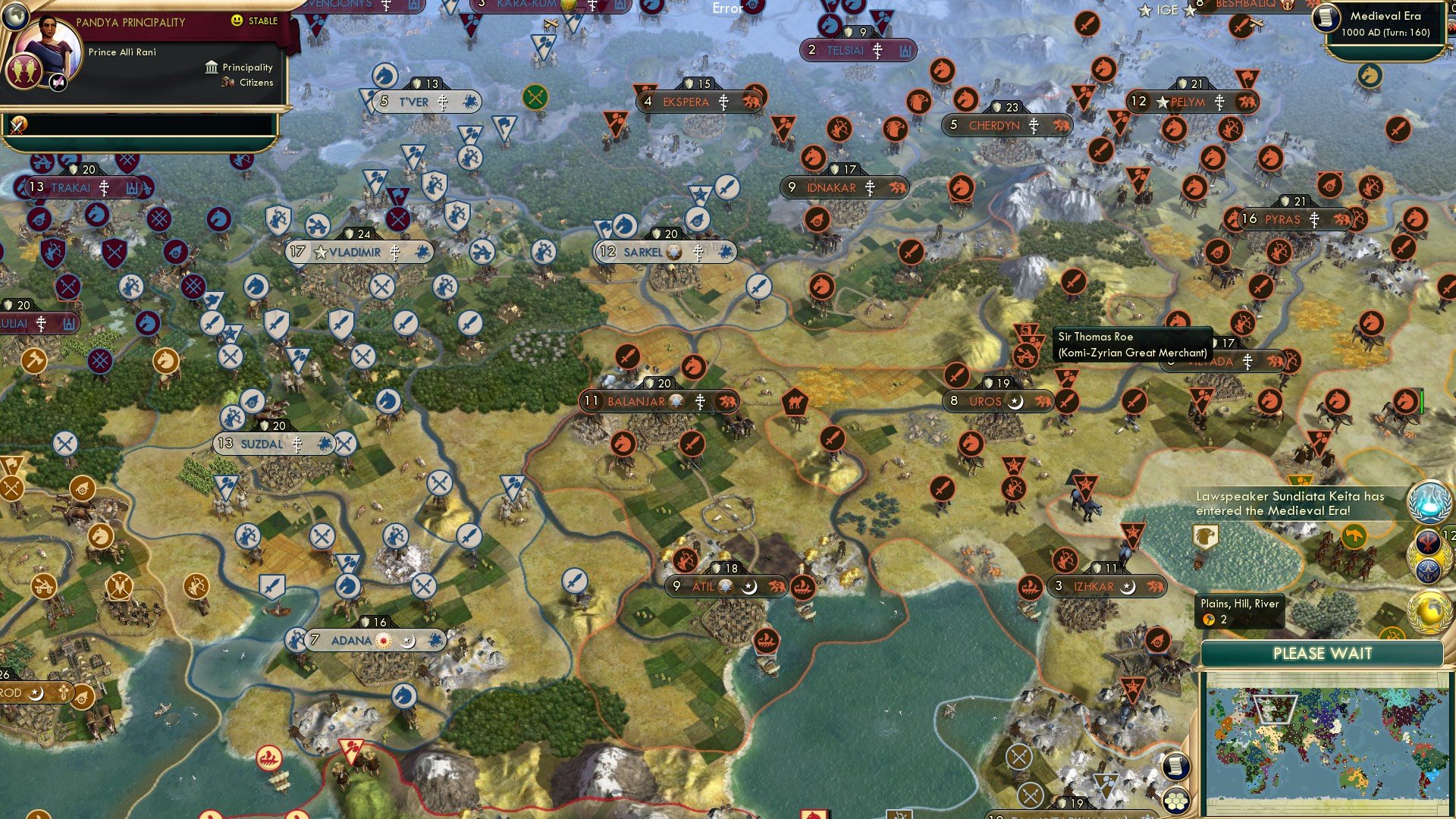Select the Pandya twin-fish civilization emblem
1456x819 pixels.
(x=24, y=73)
